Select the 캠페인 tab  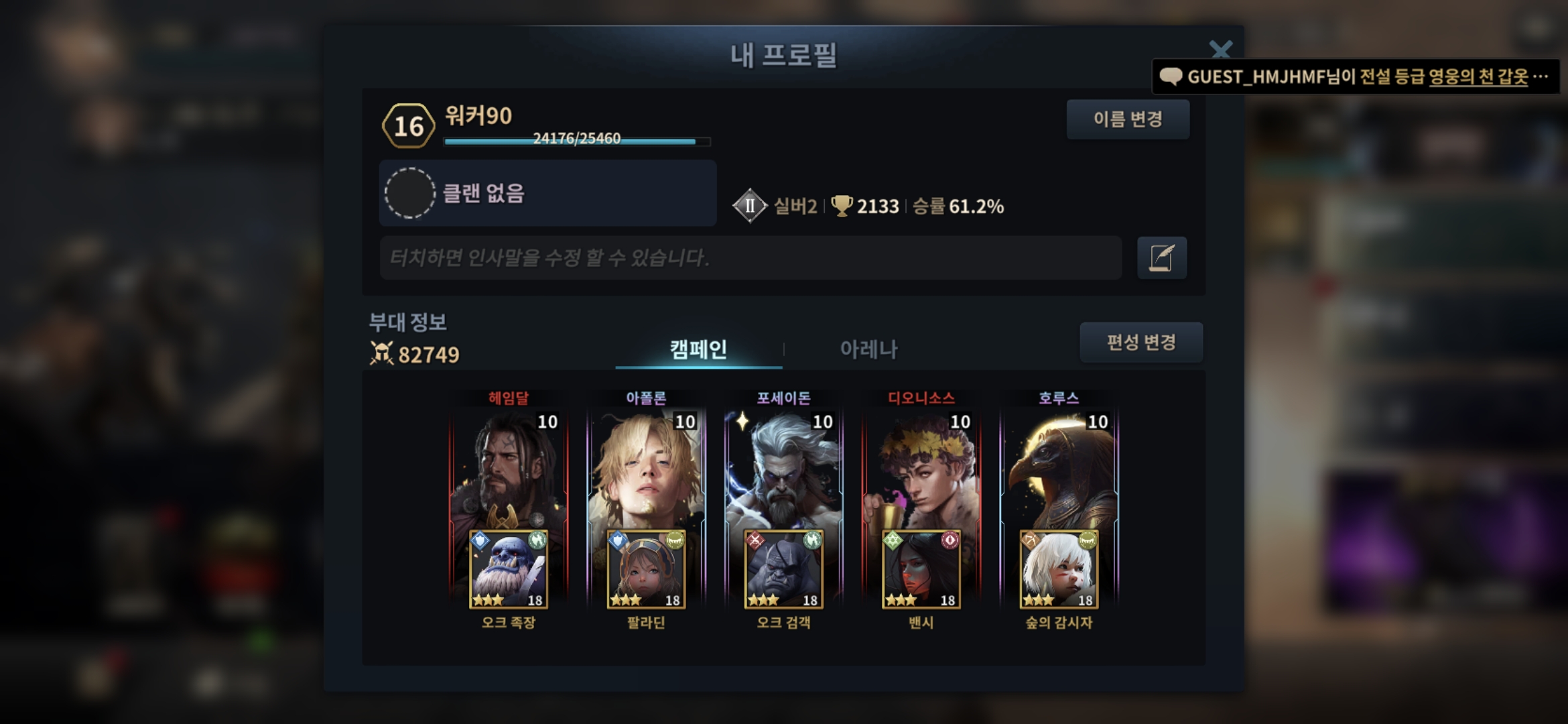click(698, 349)
